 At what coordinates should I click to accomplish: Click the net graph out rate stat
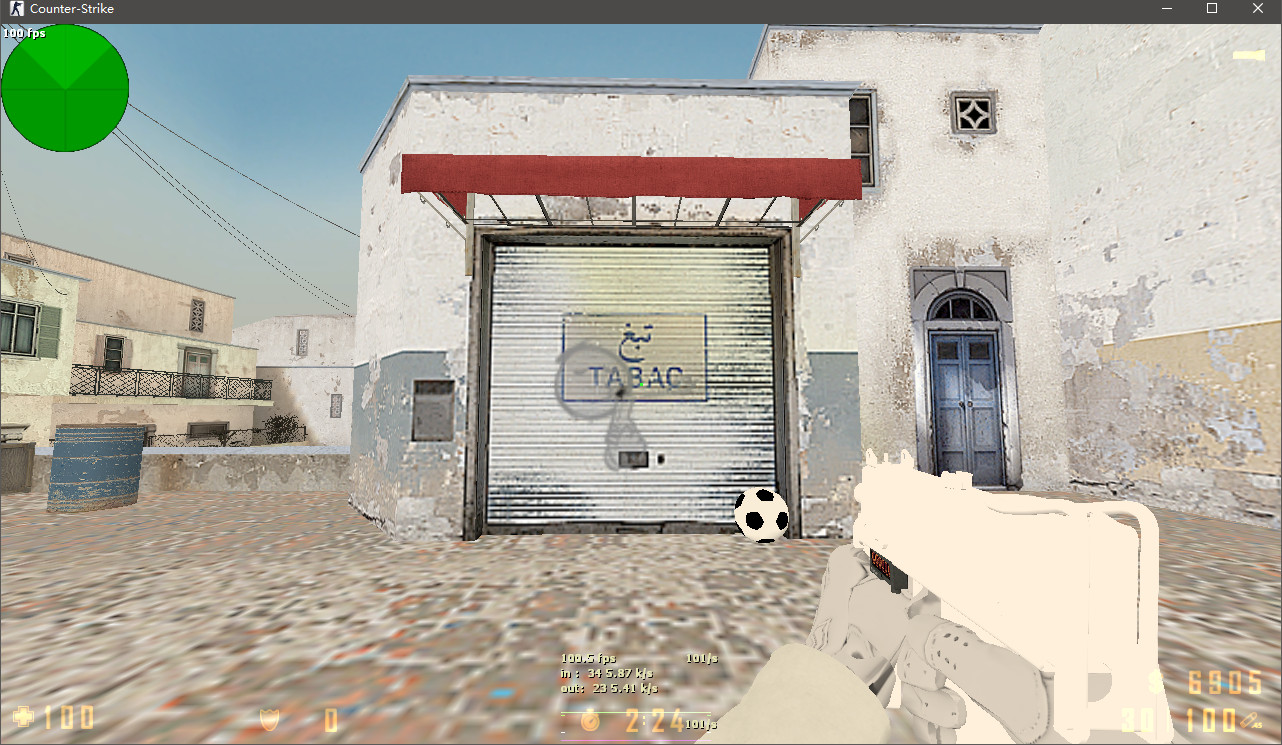coord(610,688)
